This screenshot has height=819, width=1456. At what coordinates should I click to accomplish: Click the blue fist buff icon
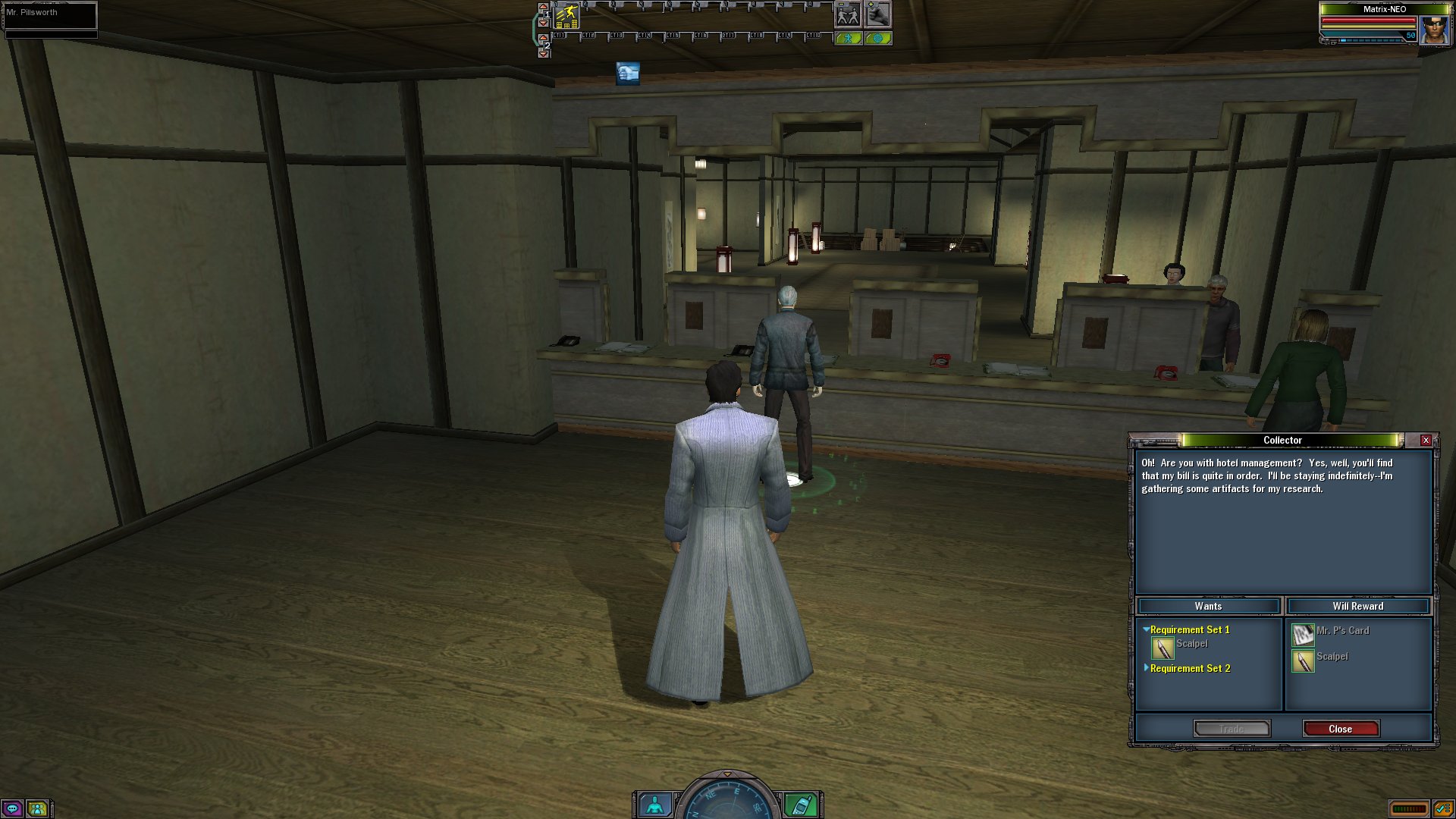coord(627,73)
